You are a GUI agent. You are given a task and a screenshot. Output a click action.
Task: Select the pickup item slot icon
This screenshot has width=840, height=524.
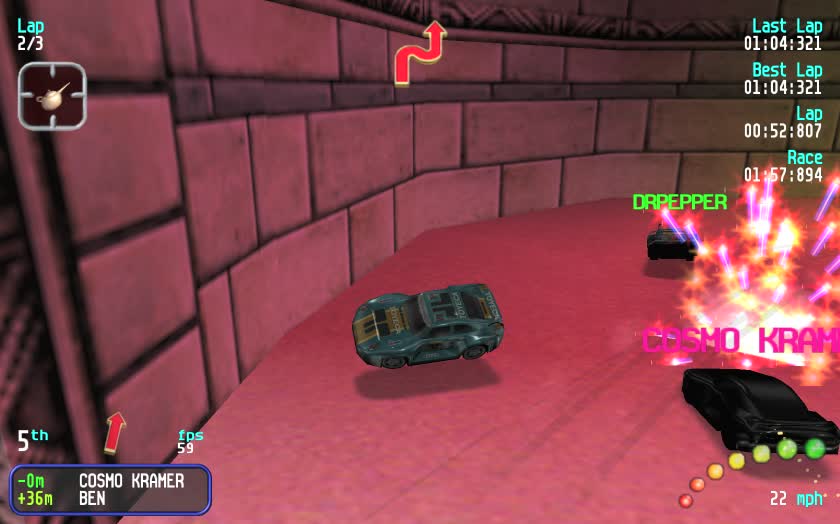pos(52,96)
